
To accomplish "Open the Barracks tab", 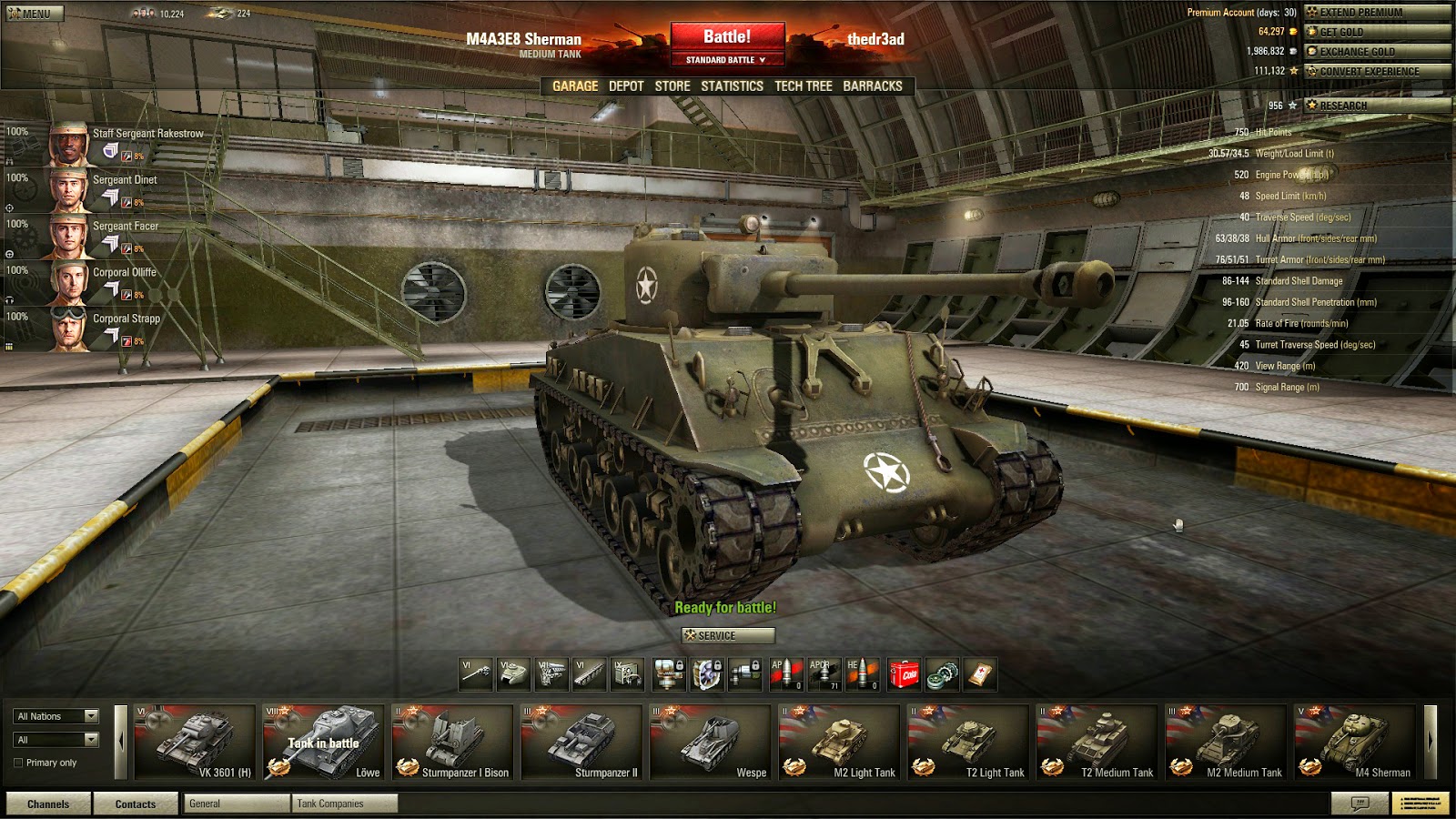I will [873, 86].
